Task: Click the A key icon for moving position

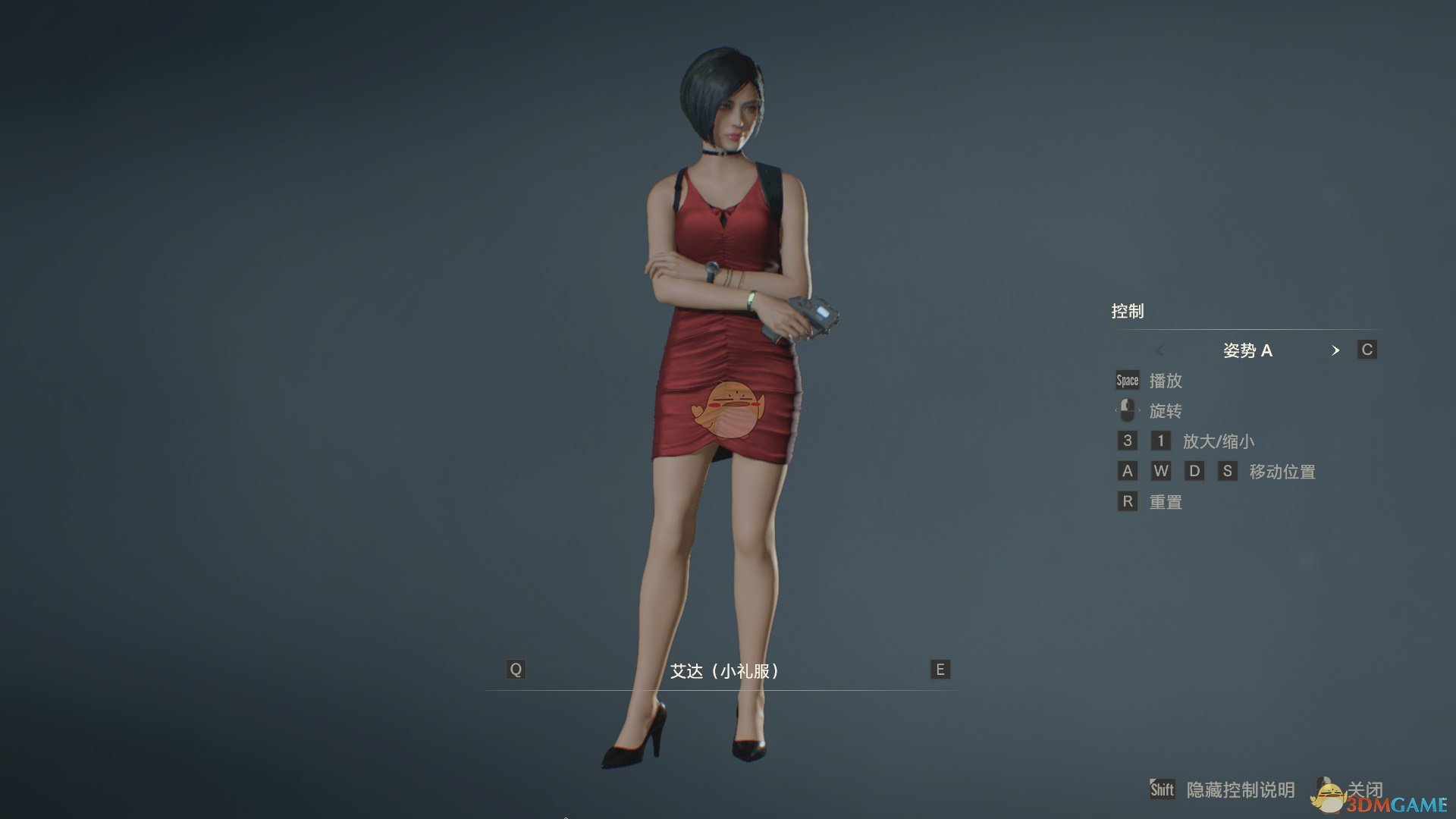Action: pos(1126,471)
